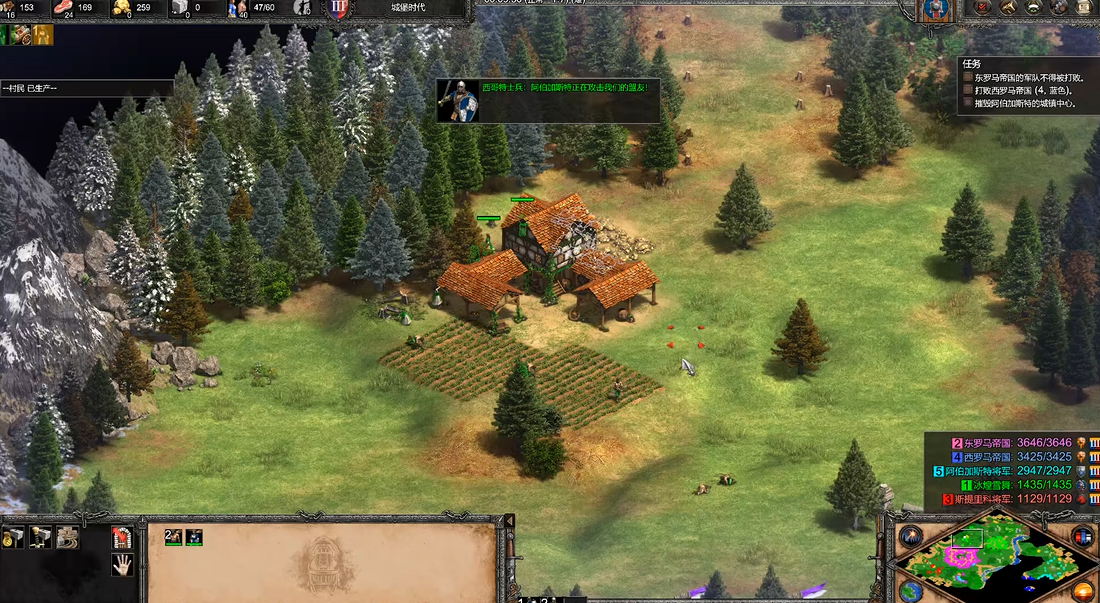Click the red arrow garrison command icon
Image resolution: width=1100 pixels, height=603 pixels.
pyautogui.click(x=122, y=537)
